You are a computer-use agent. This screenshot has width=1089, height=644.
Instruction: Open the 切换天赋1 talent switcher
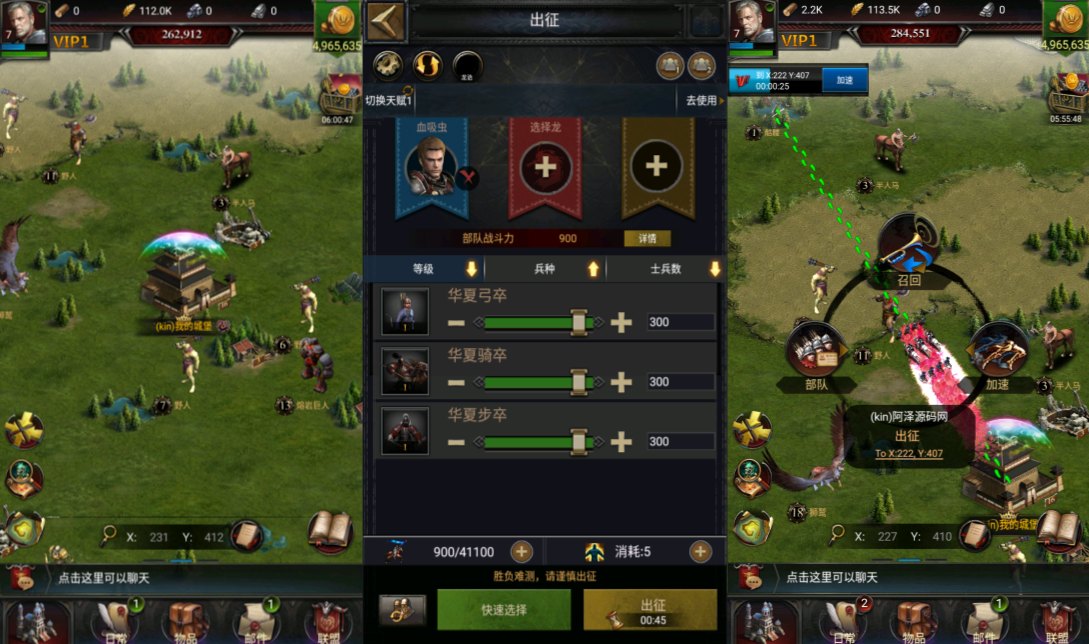point(390,100)
